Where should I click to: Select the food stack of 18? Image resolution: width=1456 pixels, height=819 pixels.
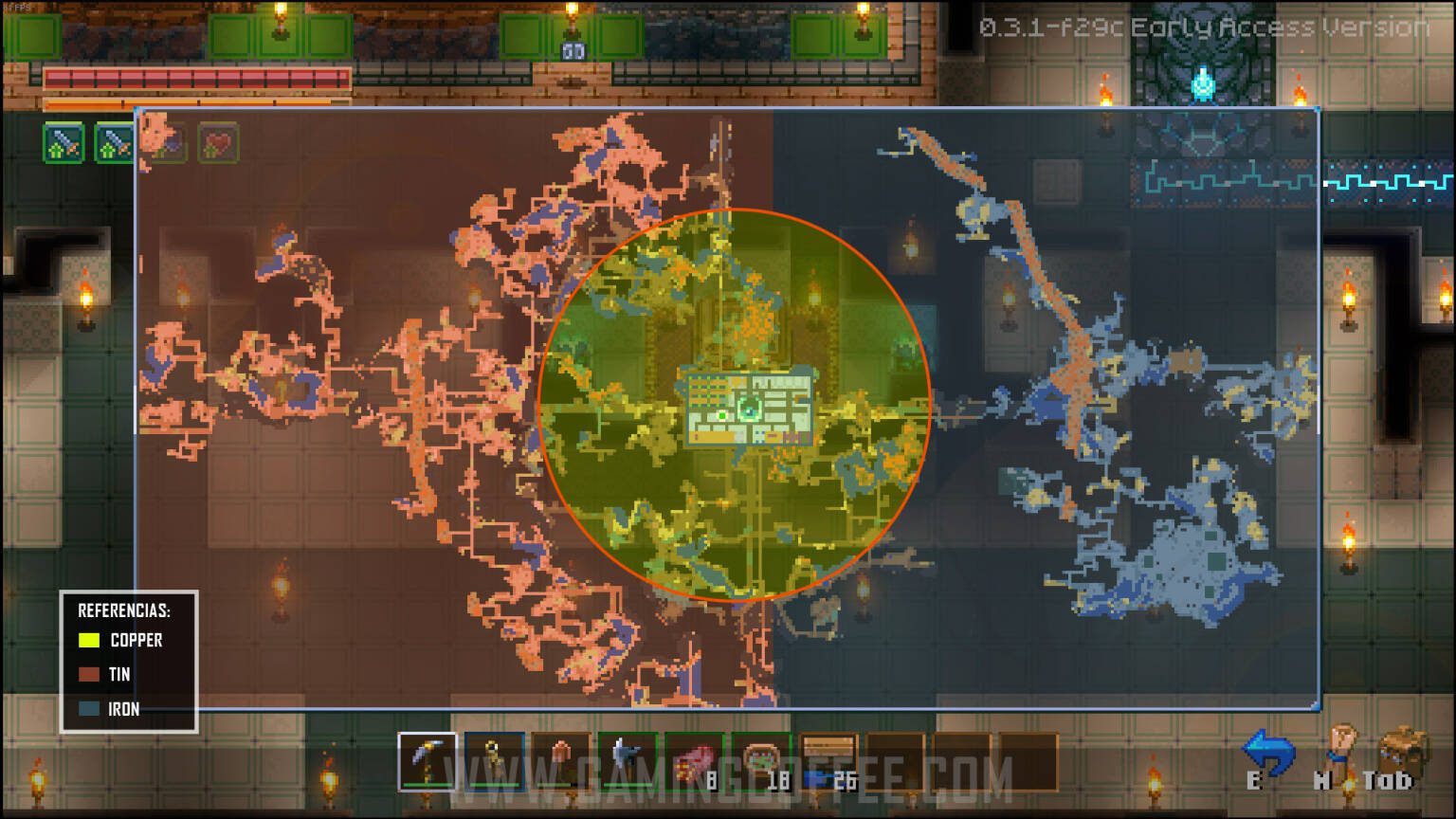[761, 760]
